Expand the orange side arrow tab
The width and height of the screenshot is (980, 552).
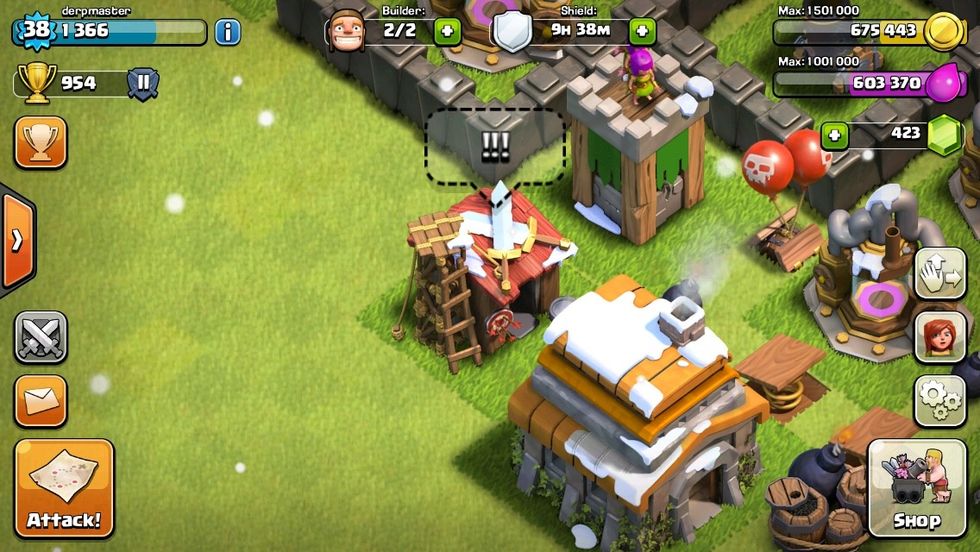click(x=17, y=240)
